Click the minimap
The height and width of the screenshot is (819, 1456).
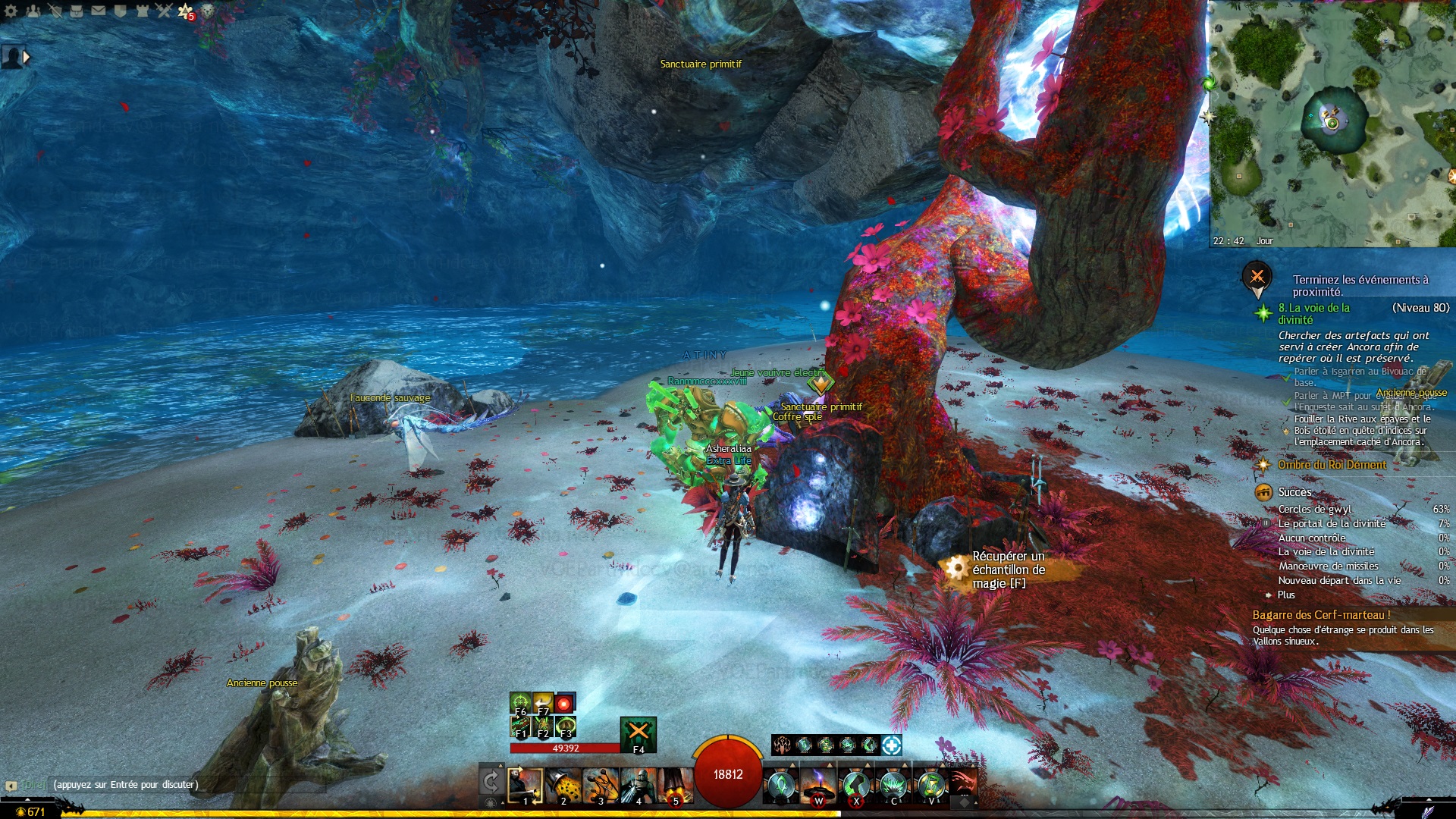coord(1332,121)
